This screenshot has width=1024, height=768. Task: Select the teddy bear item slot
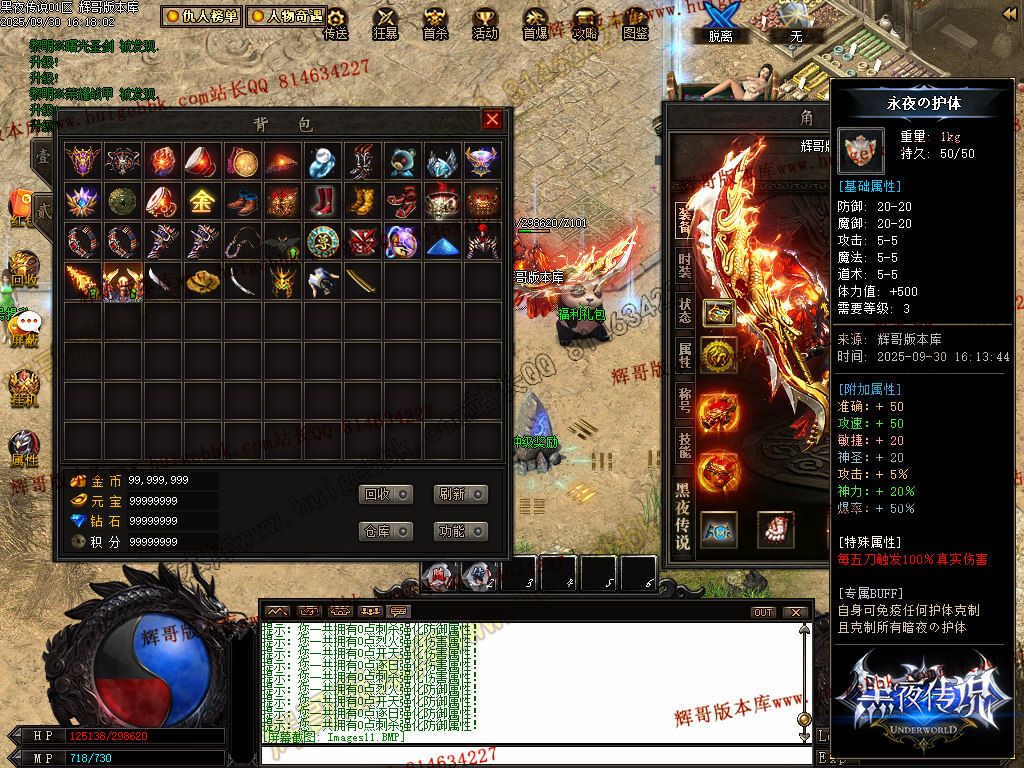click(x=403, y=160)
